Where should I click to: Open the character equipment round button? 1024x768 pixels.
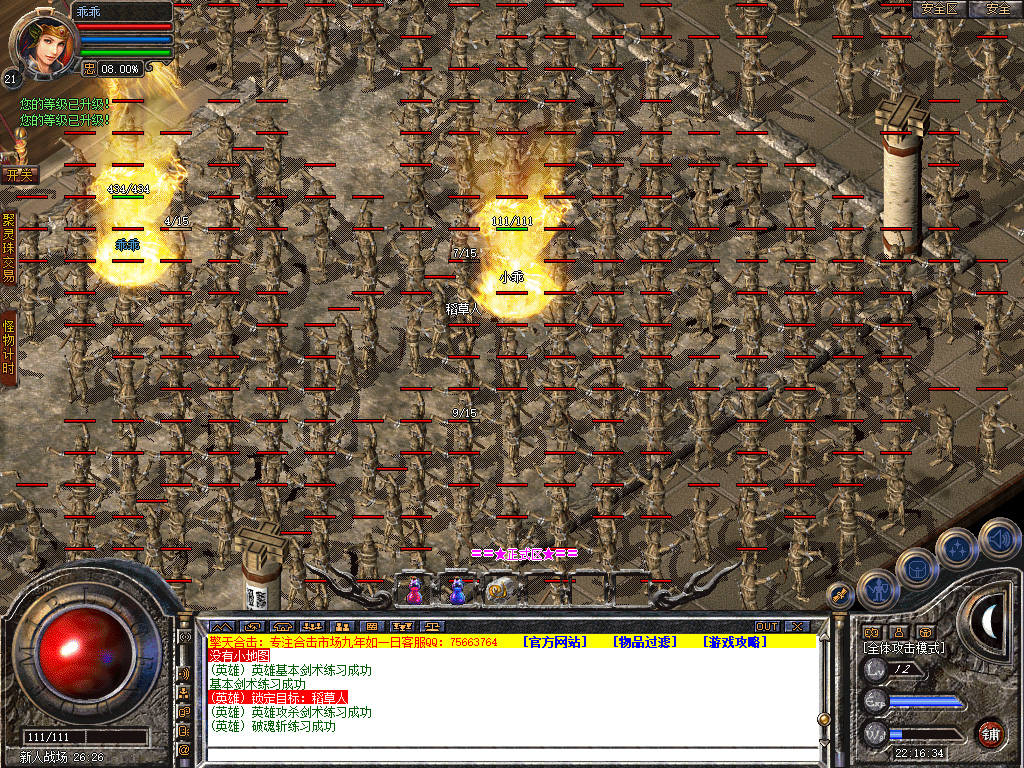(x=877, y=589)
